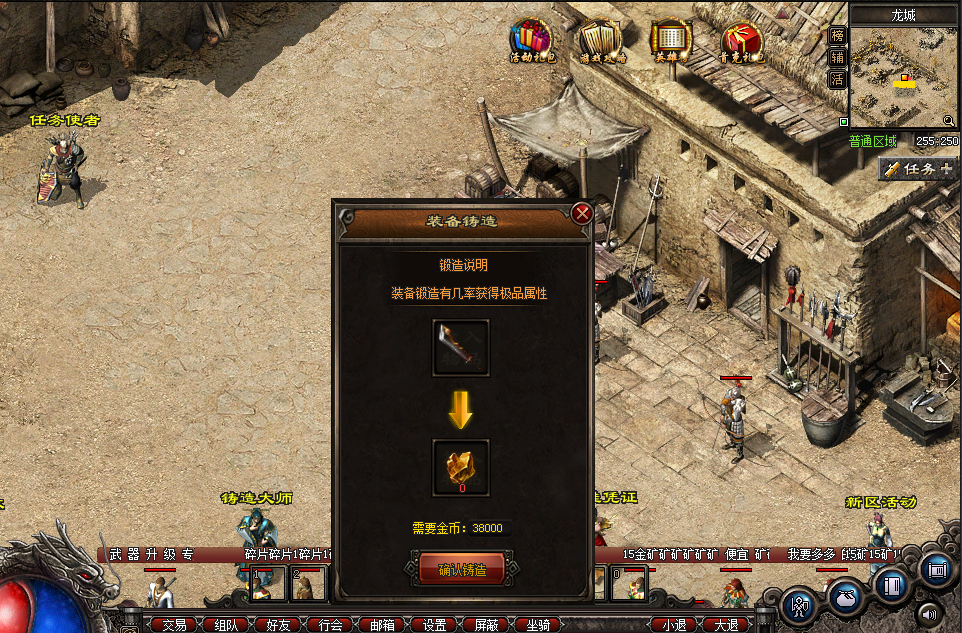Open the 行会 guild panel
This screenshot has width=962, height=633.
pyautogui.click(x=331, y=625)
